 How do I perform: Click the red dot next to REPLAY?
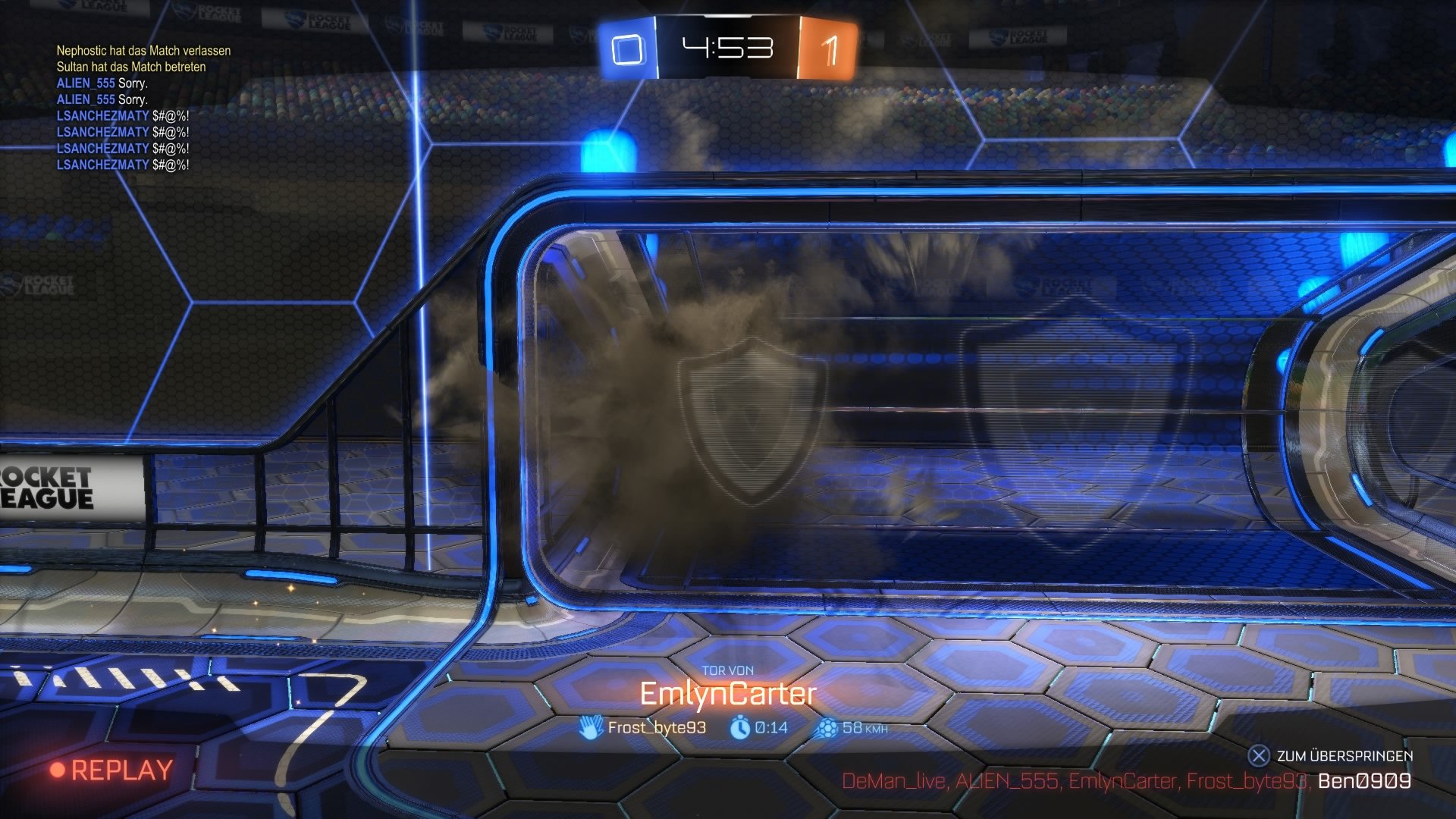[57, 769]
